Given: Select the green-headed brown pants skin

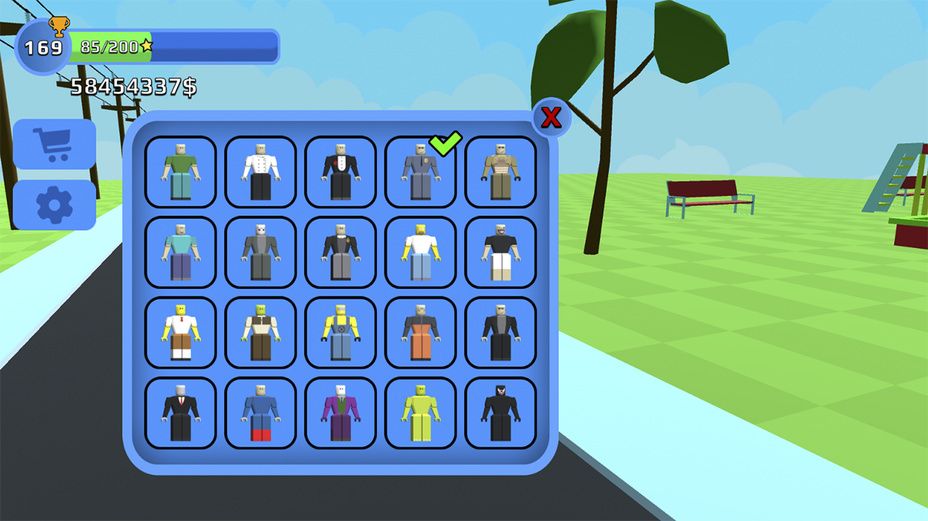Looking at the screenshot, I should point(261,332).
